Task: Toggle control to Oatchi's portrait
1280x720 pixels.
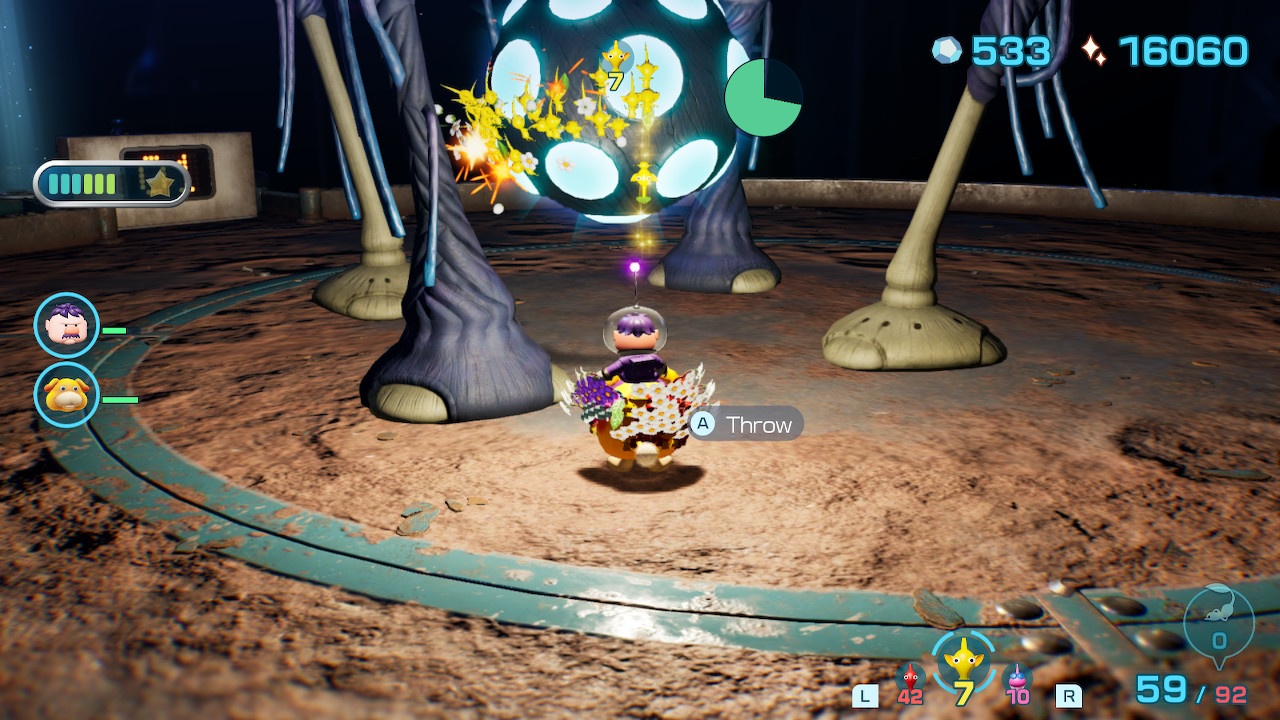Action: pos(63,394)
